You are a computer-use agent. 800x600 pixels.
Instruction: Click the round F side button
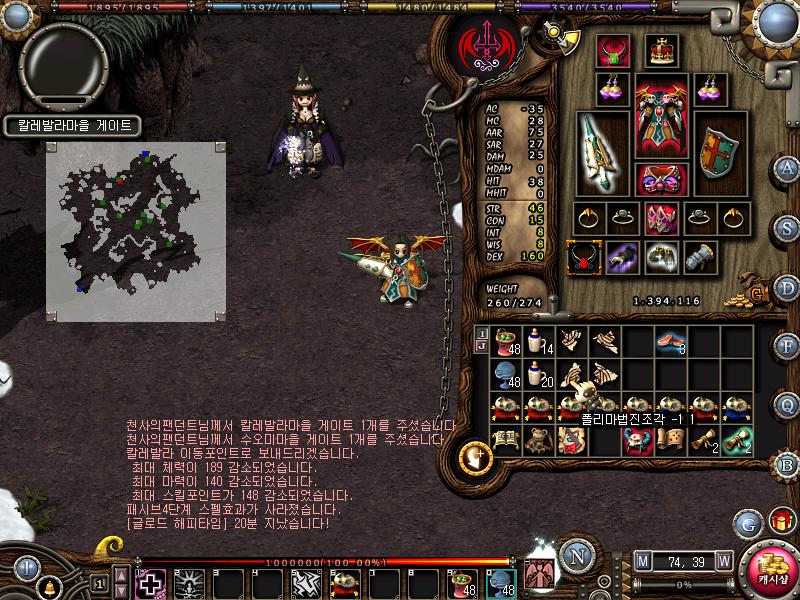tap(788, 346)
